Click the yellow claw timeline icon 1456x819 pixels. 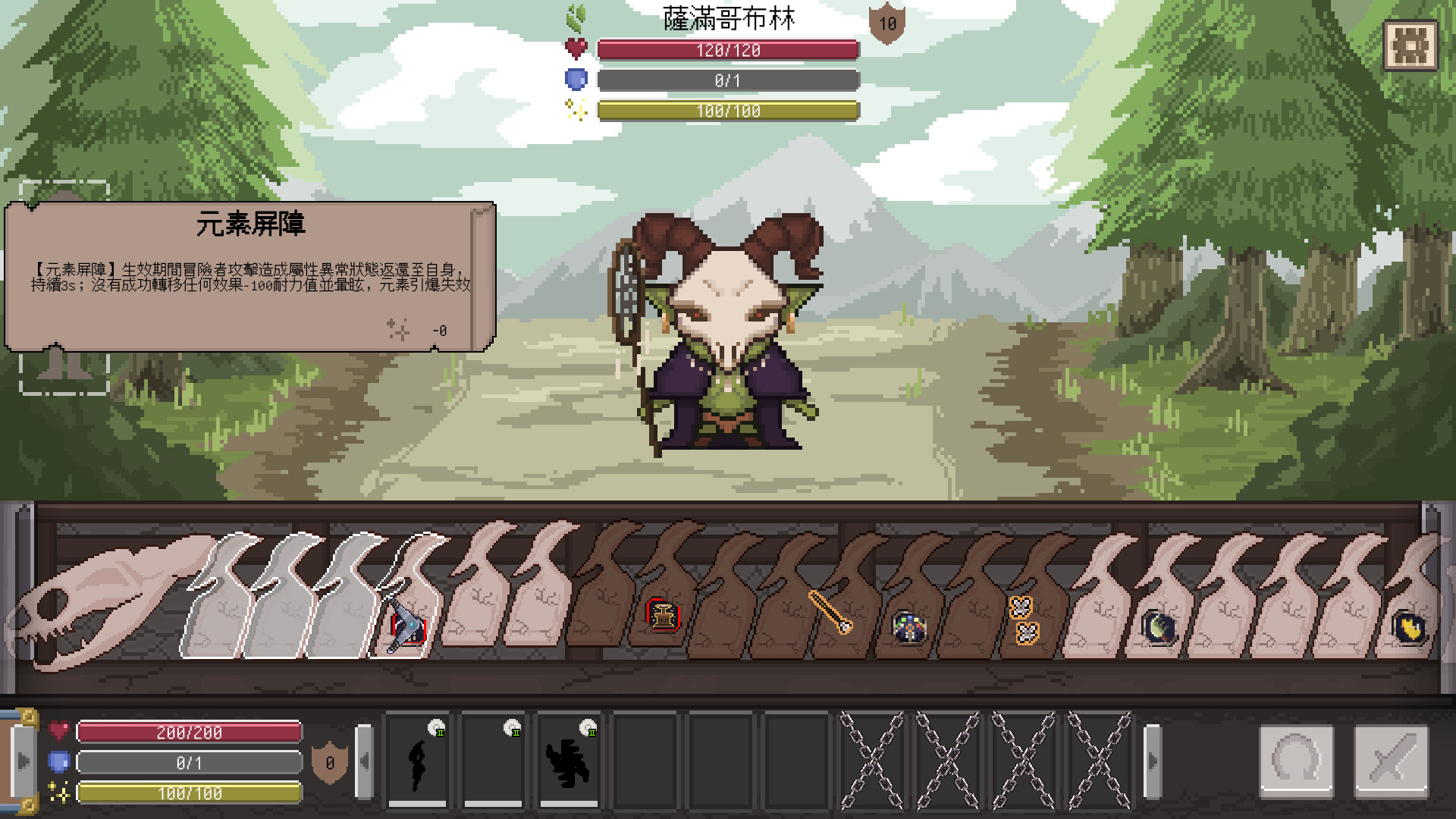click(x=1409, y=628)
